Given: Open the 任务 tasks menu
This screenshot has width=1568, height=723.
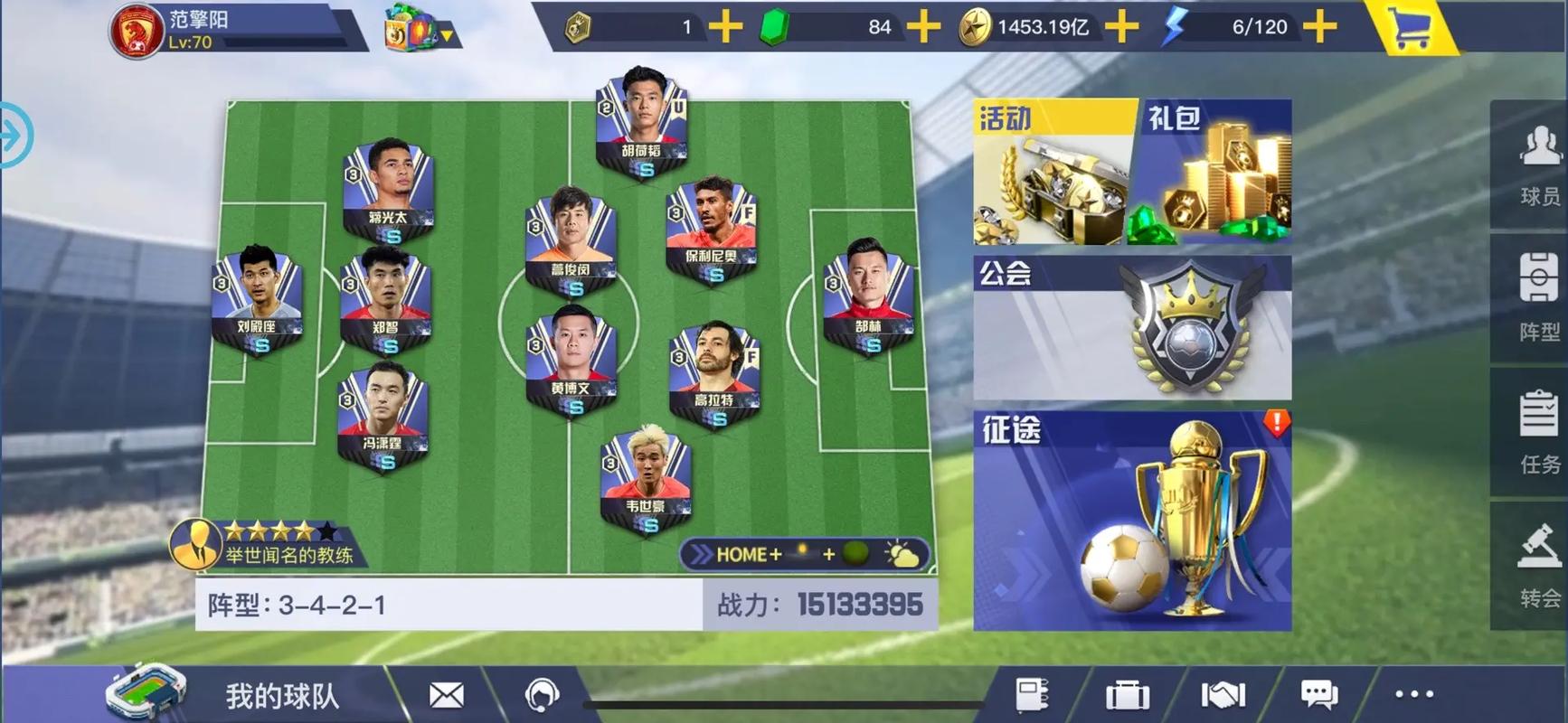Looking at the screenshot, I should (x=1539, y=432).
